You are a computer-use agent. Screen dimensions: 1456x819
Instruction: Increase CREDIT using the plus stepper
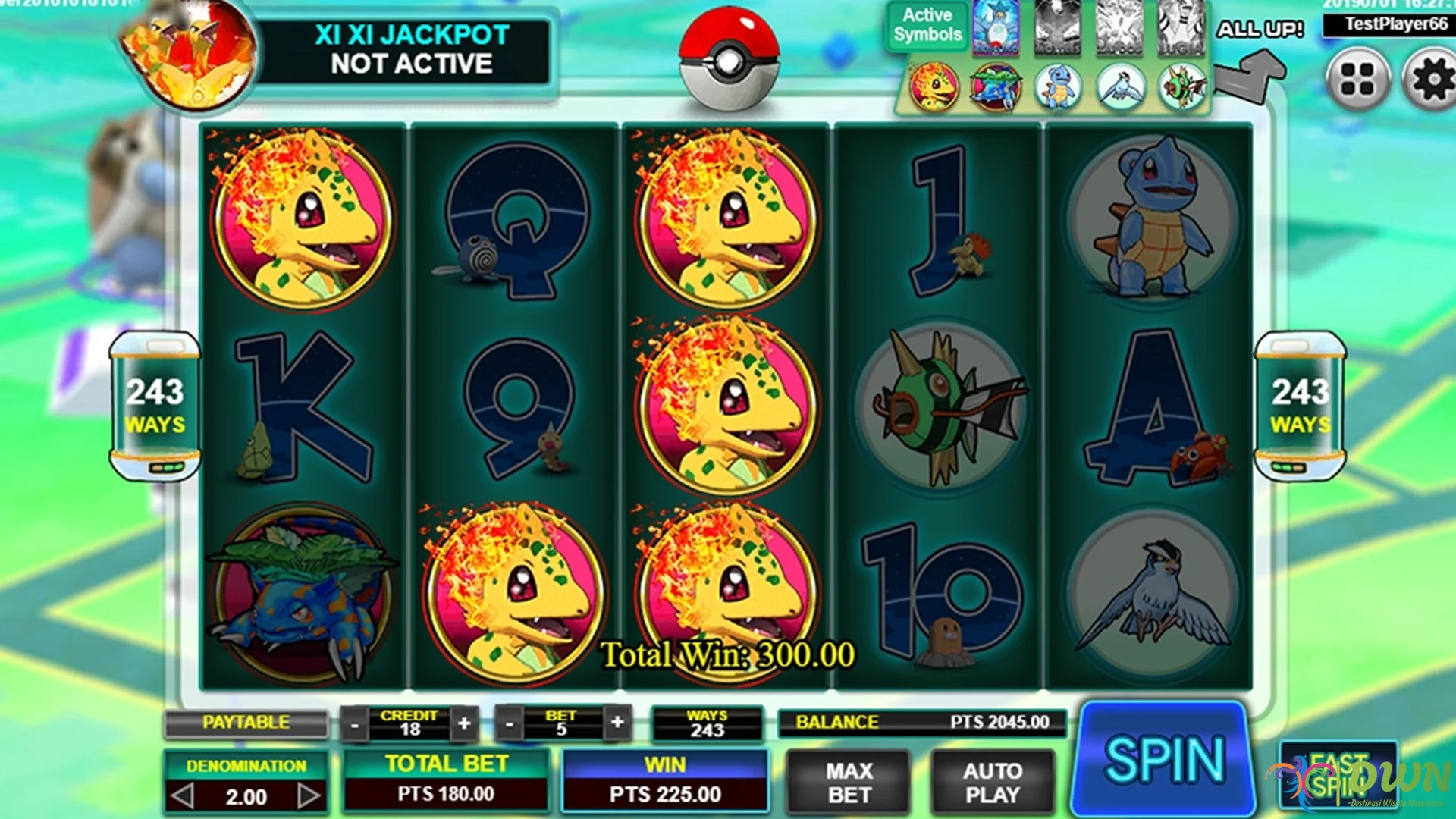[x=463, y=723]
